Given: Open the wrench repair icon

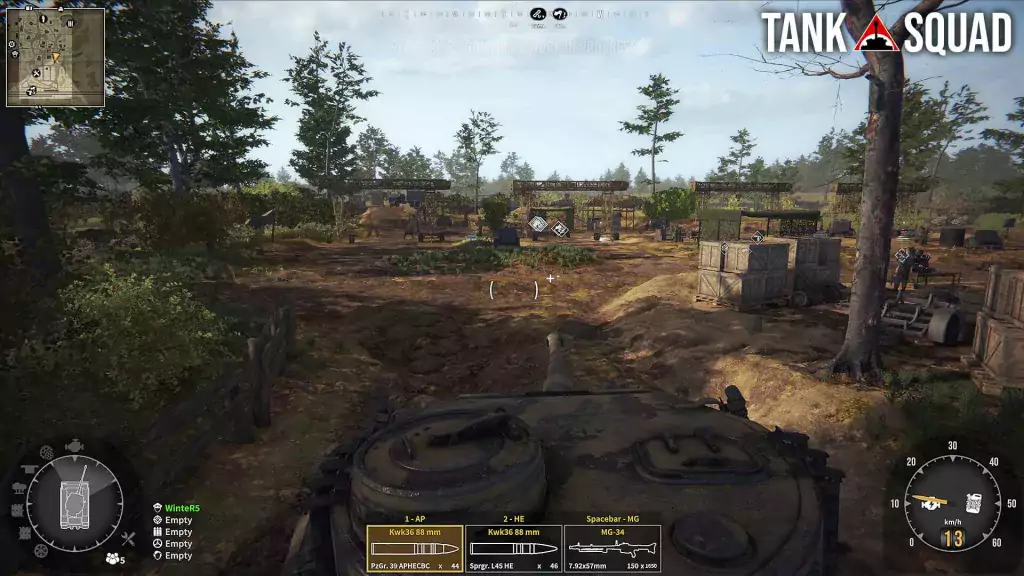Looking at the screenshot, I should click(127, 540).
